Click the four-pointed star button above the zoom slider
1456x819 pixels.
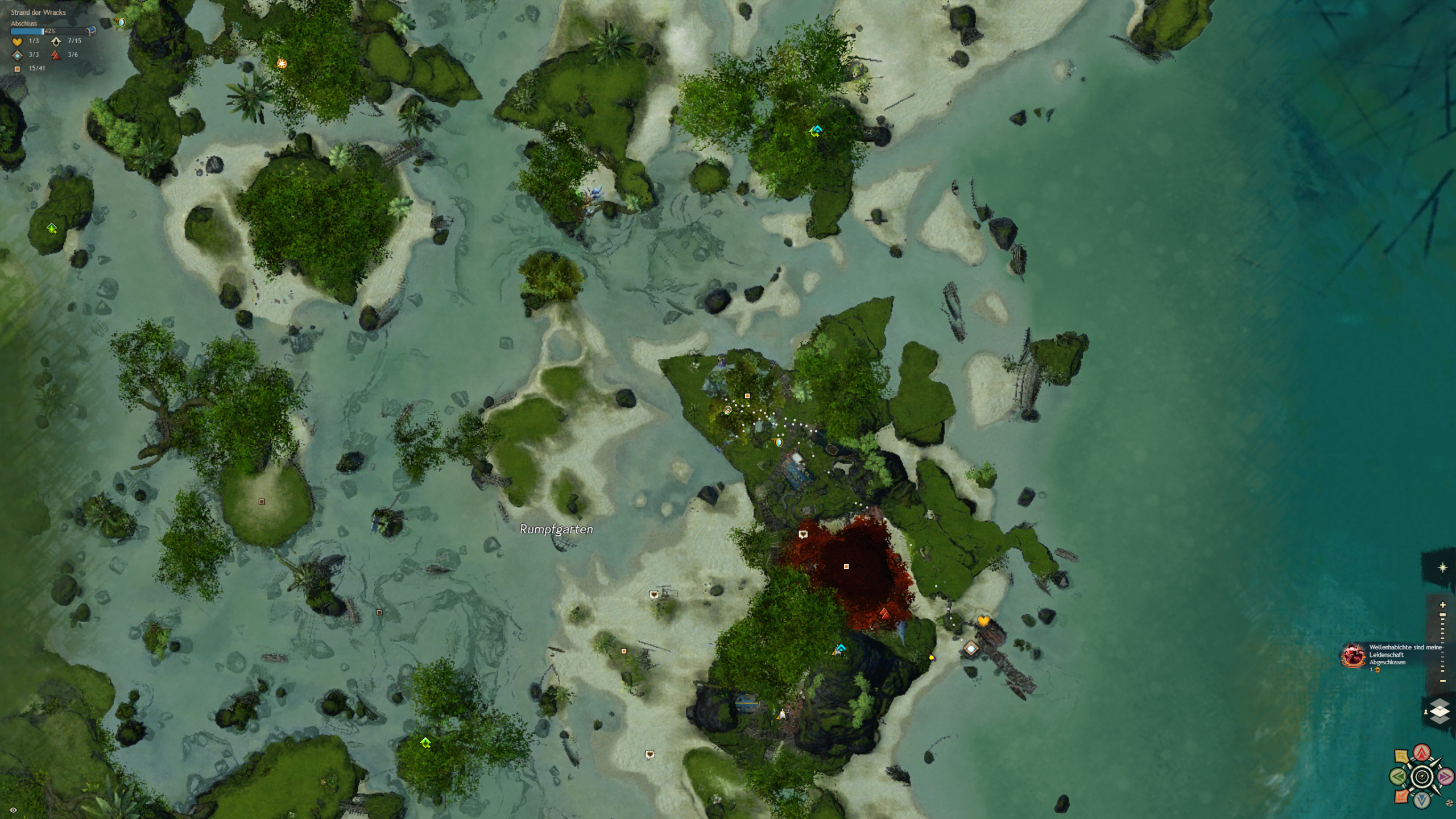(x=1442, y=568)
